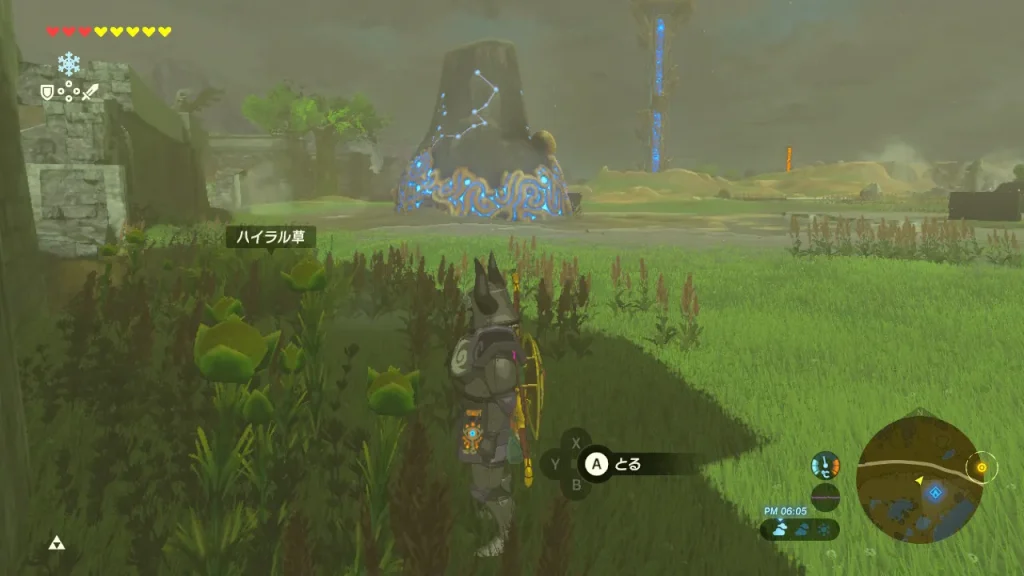The height and width of the screenshot is (576, 1024).
Task: Select the snowflake Cryonis rune icon
Action: point(69,64)
